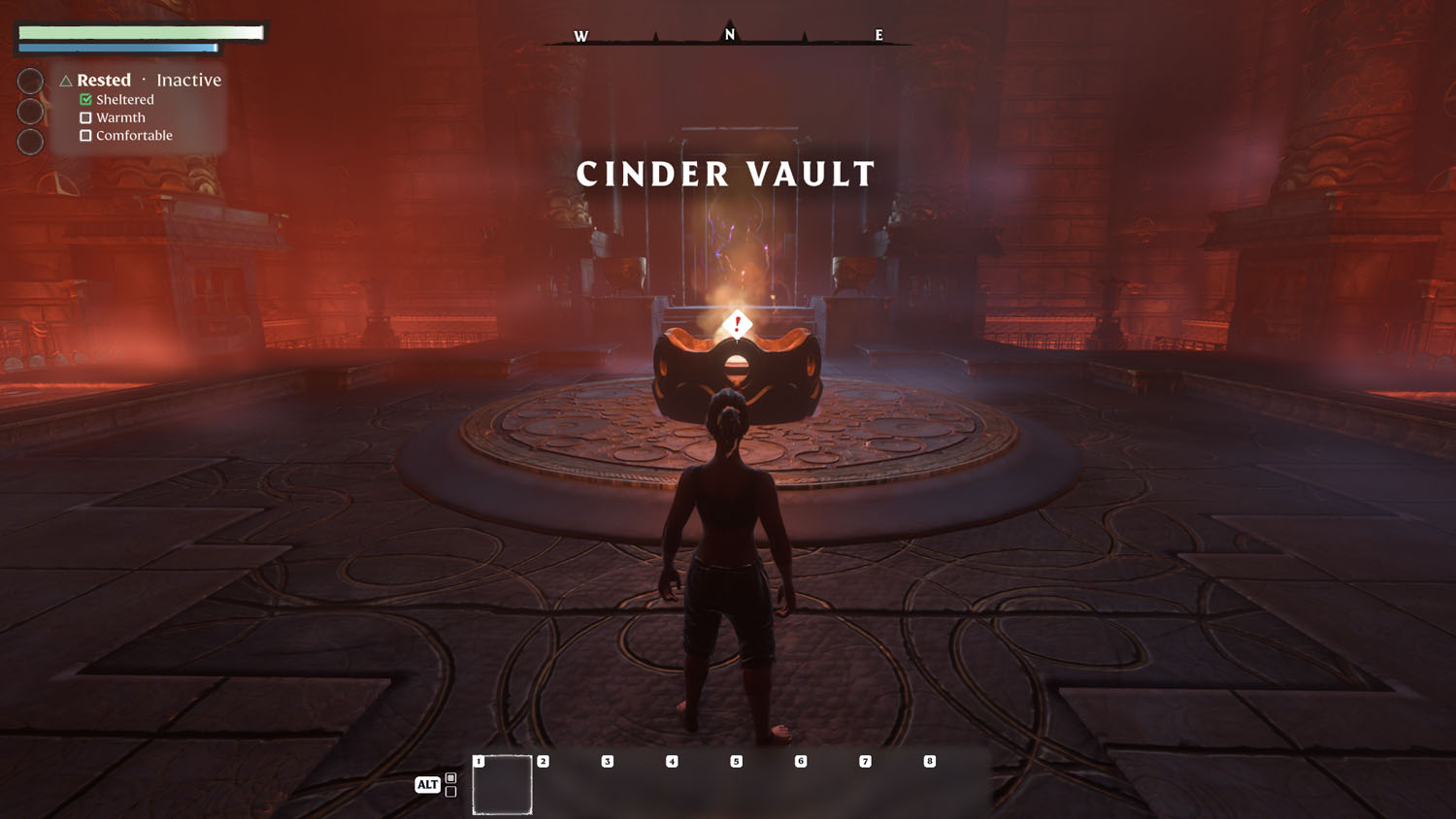The width and height of the screenshot is (1456, 819).
Task: Pick hotbar slot number 5
Action: pyautogui.click(x=759, y=784)
